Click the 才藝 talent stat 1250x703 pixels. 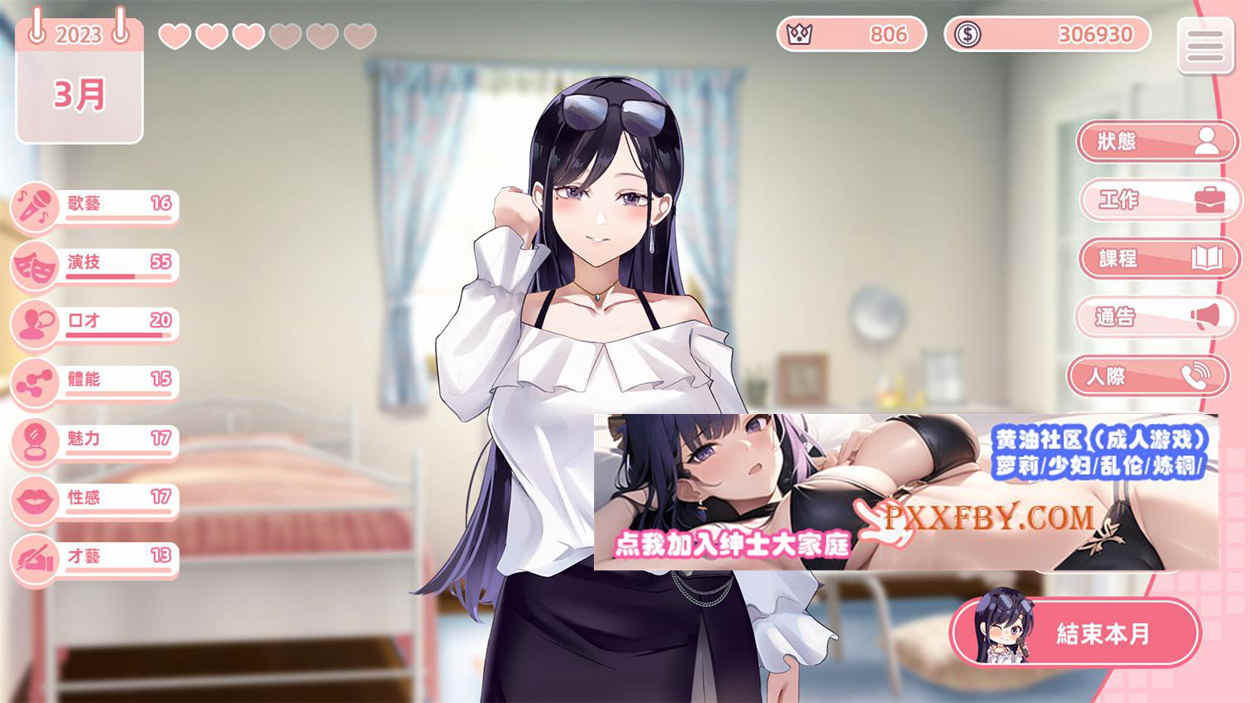(x=96, y=558)
